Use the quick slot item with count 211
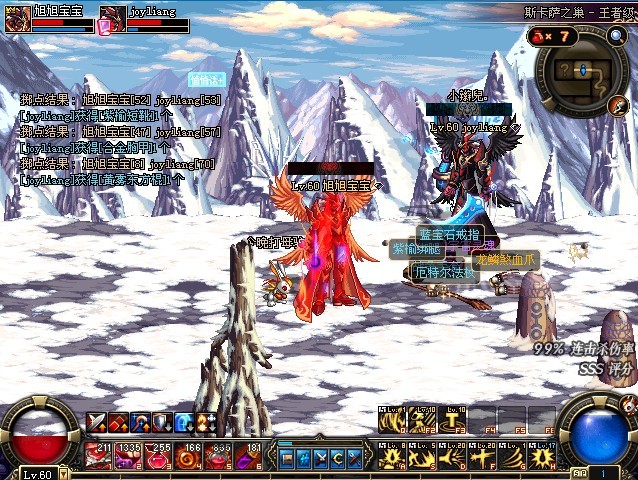 click(99, 456)
